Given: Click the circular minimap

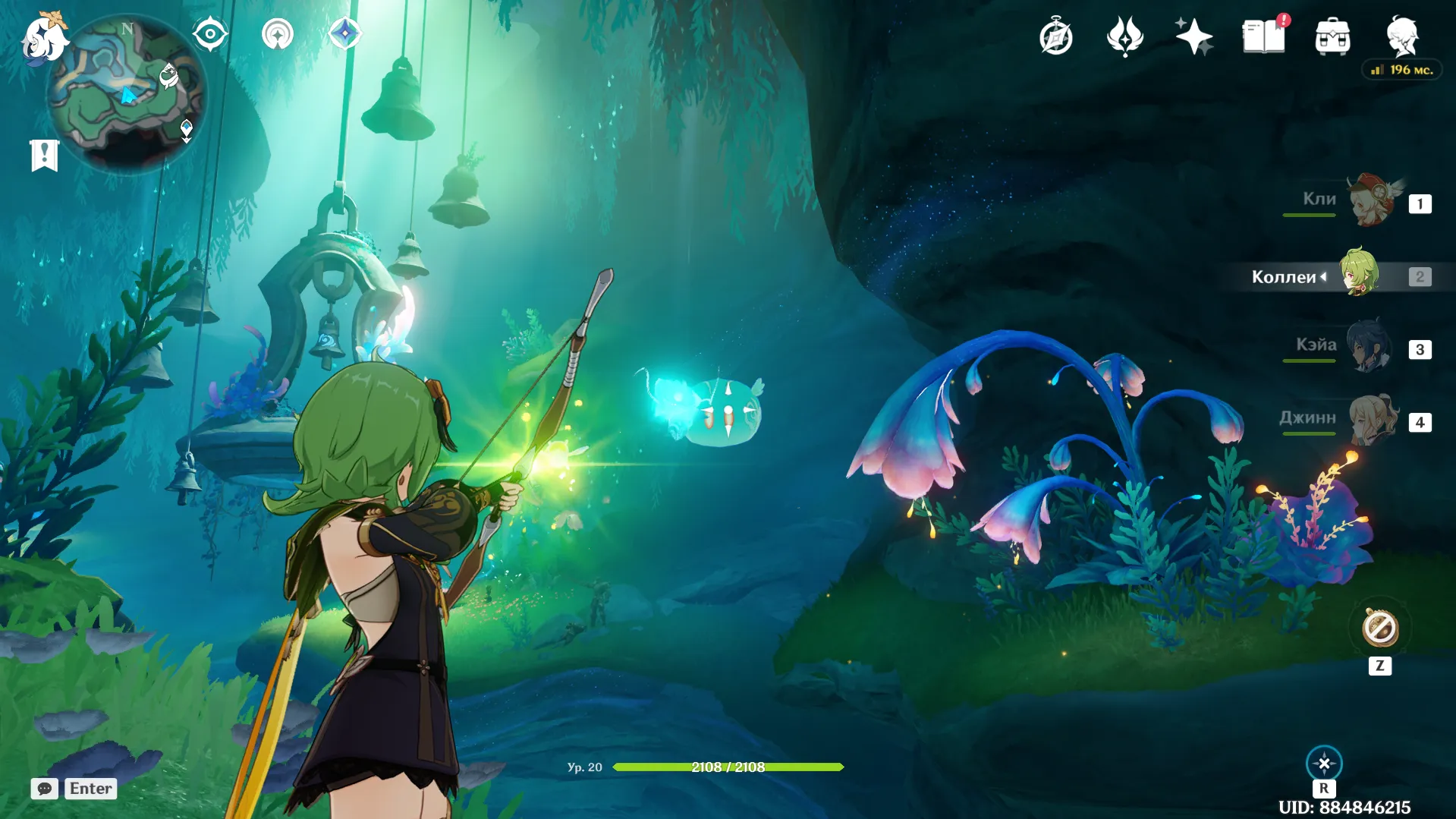Looking at the screenshot, I should click(126, 94).
